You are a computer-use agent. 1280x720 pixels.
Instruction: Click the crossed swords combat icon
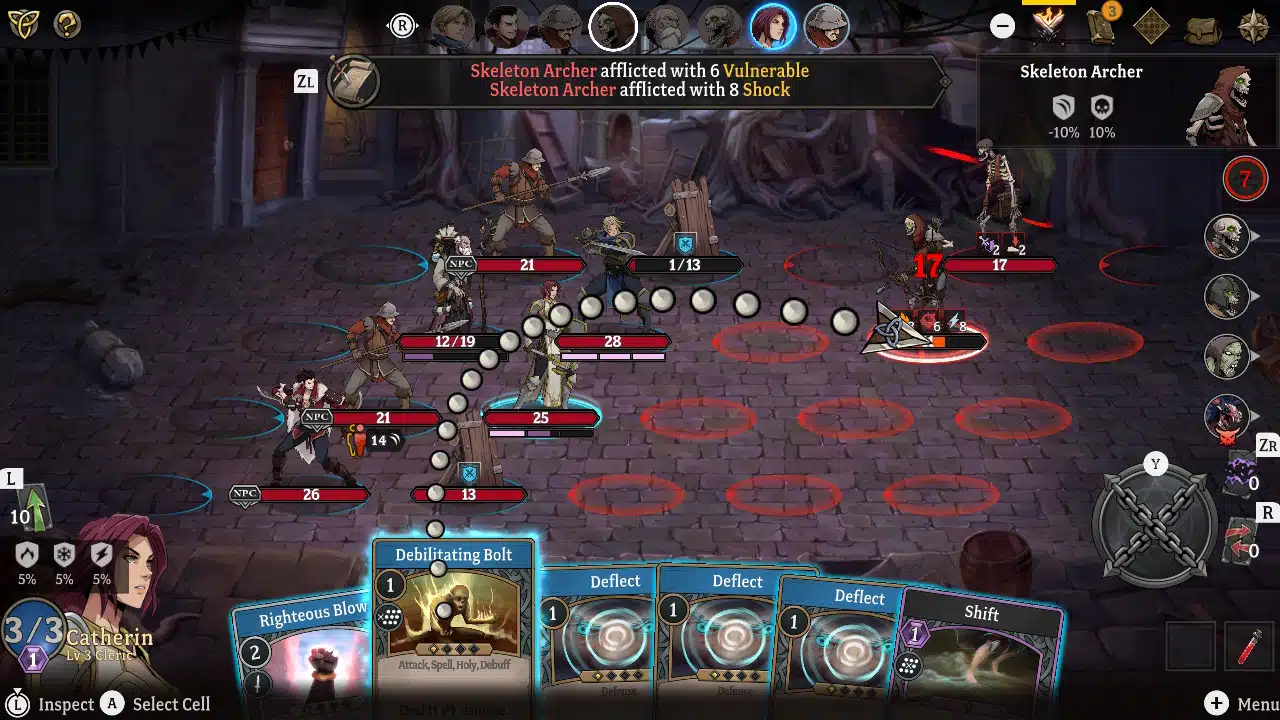click(1048, 27)
